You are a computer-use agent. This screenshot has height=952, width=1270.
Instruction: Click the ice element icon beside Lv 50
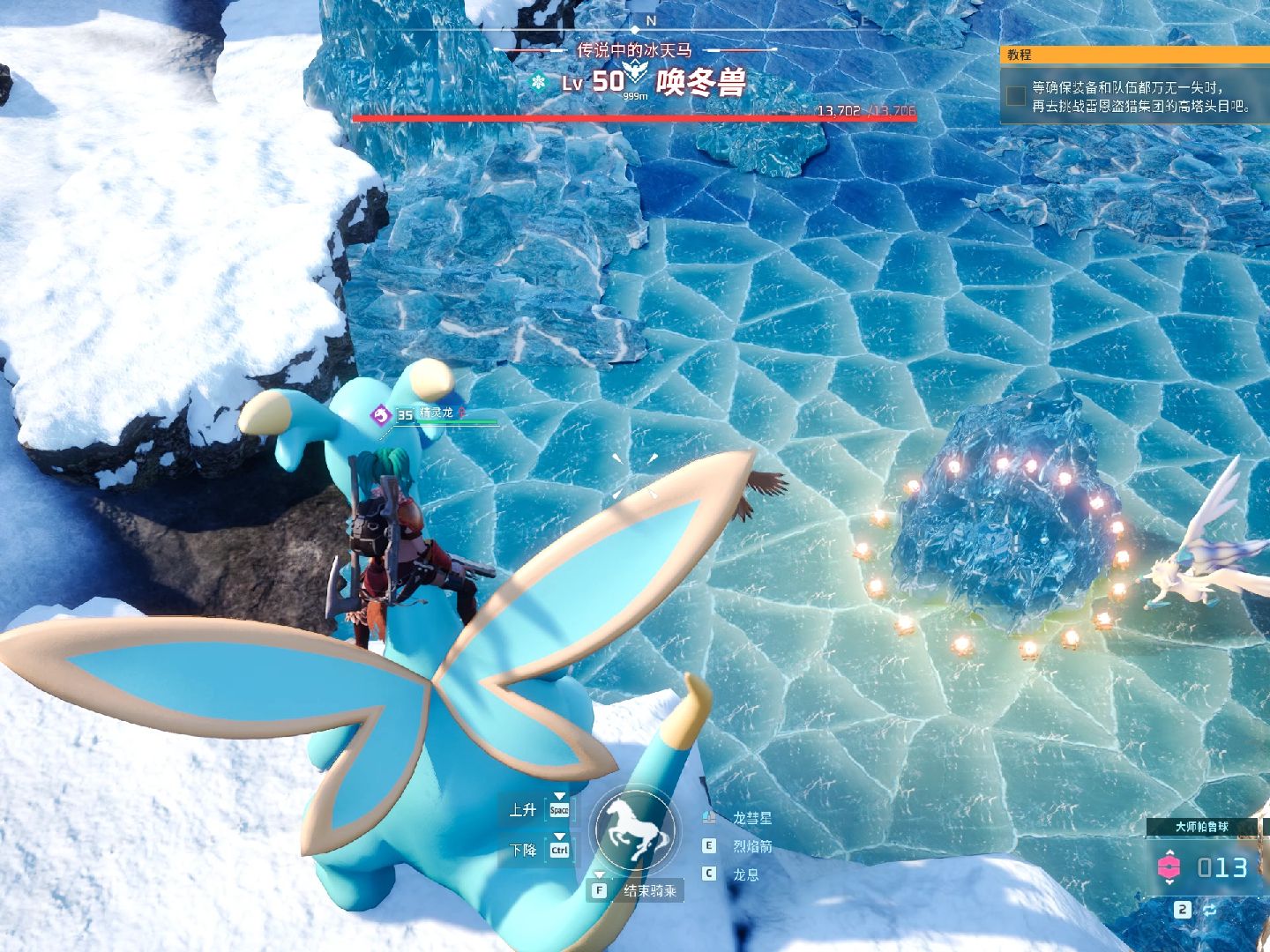(x=537, y=83)
